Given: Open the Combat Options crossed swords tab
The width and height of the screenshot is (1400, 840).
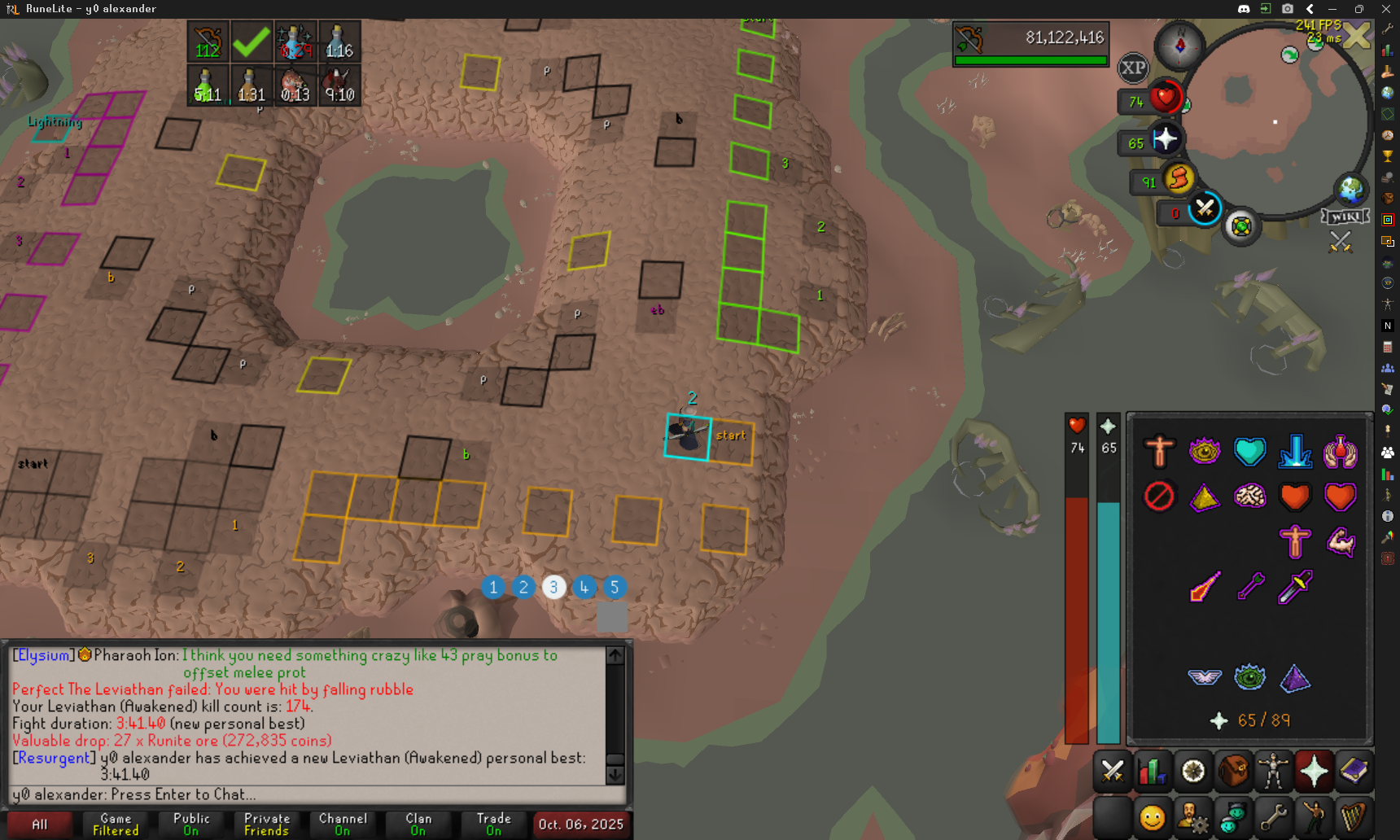Looking at the screenshot, I should coord(1112,771).
